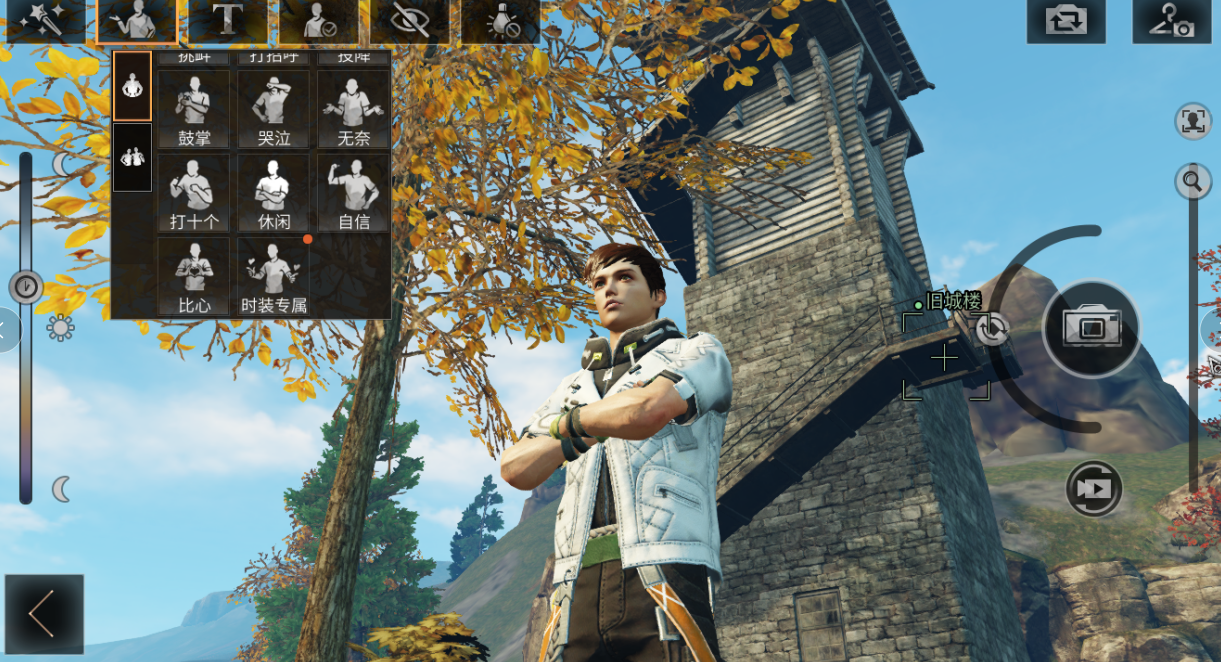Select the 鼓掌 clapping emote
This screenshot has width=1221, height=662.
pyautogui.click(x=194, y=110)
